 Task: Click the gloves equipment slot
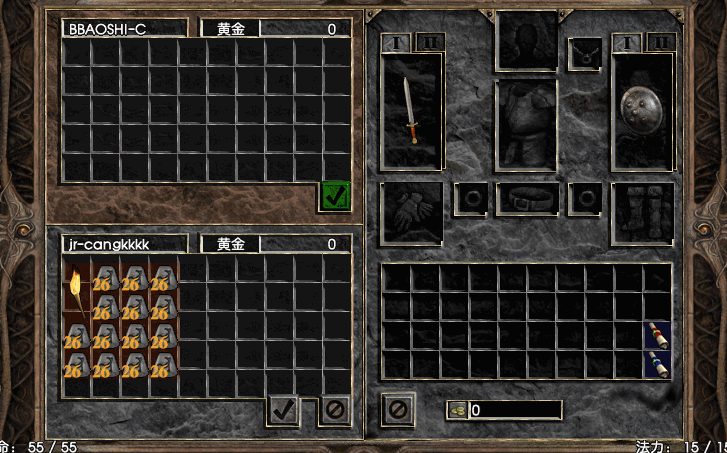click(411, 212)
